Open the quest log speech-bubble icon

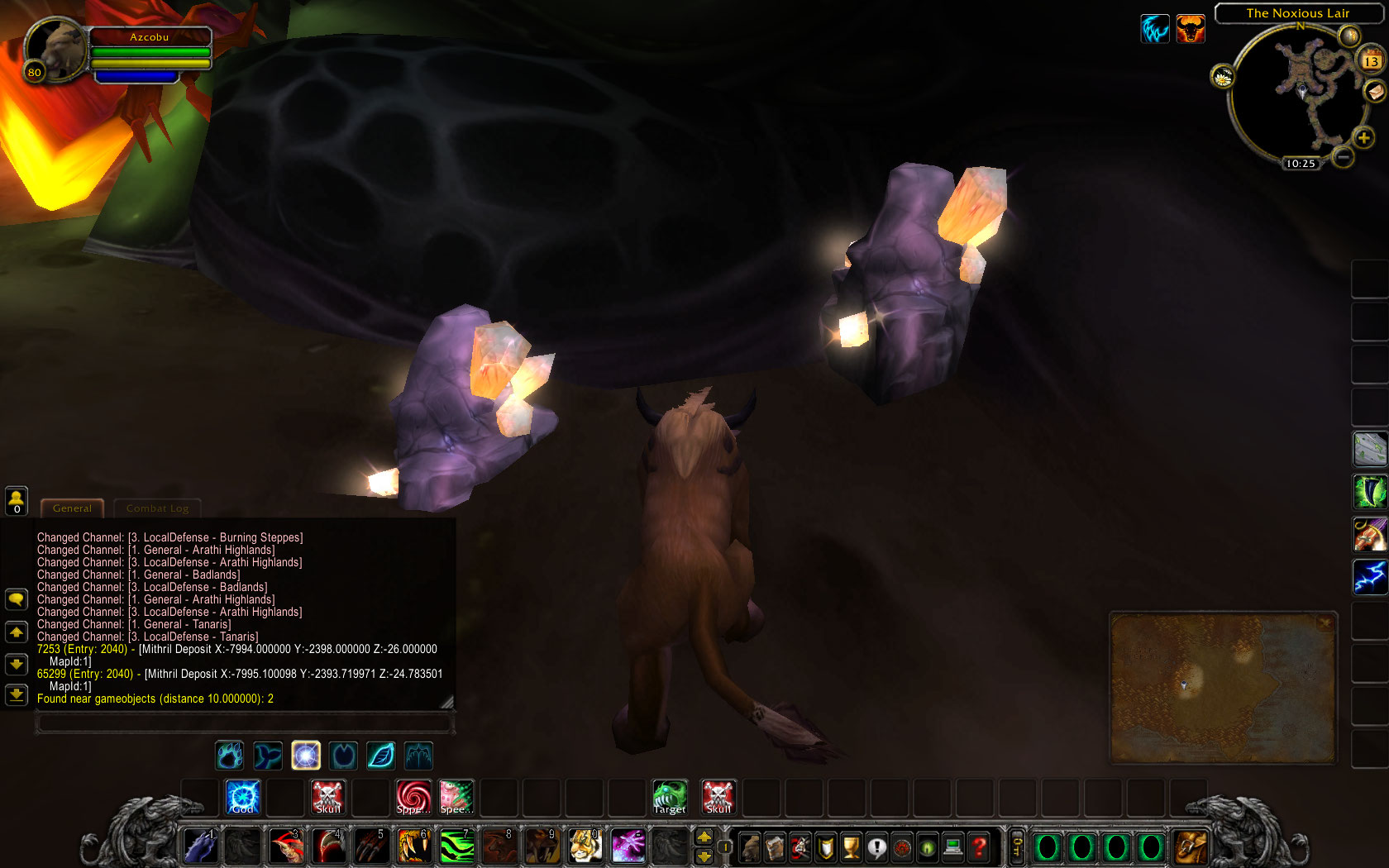(x=876, y=847)
